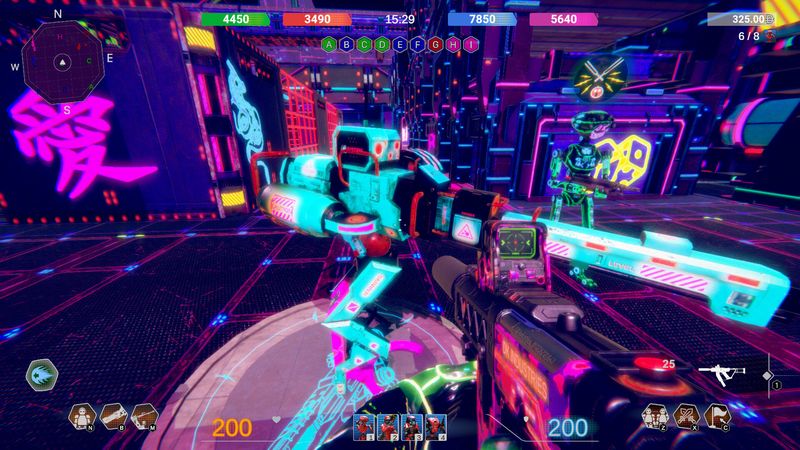Activate the crossed swords attack command
Image resolution: width=800 pixels, height=450 pixels.
click(685, 415)
